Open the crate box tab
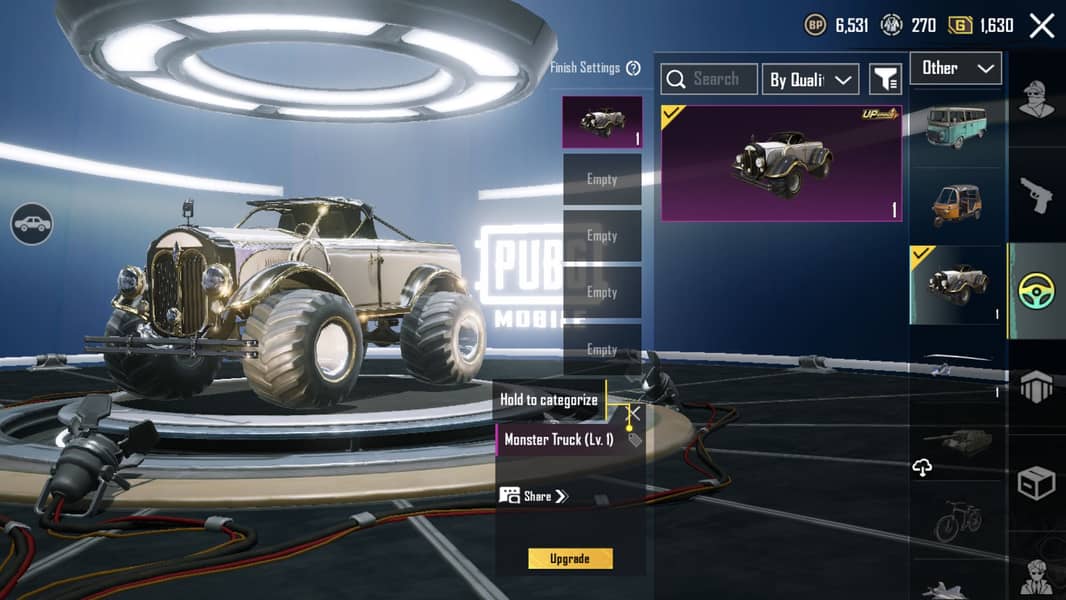The height and width of the screenshot is (600, 1066). click(x=1037, y=483)
